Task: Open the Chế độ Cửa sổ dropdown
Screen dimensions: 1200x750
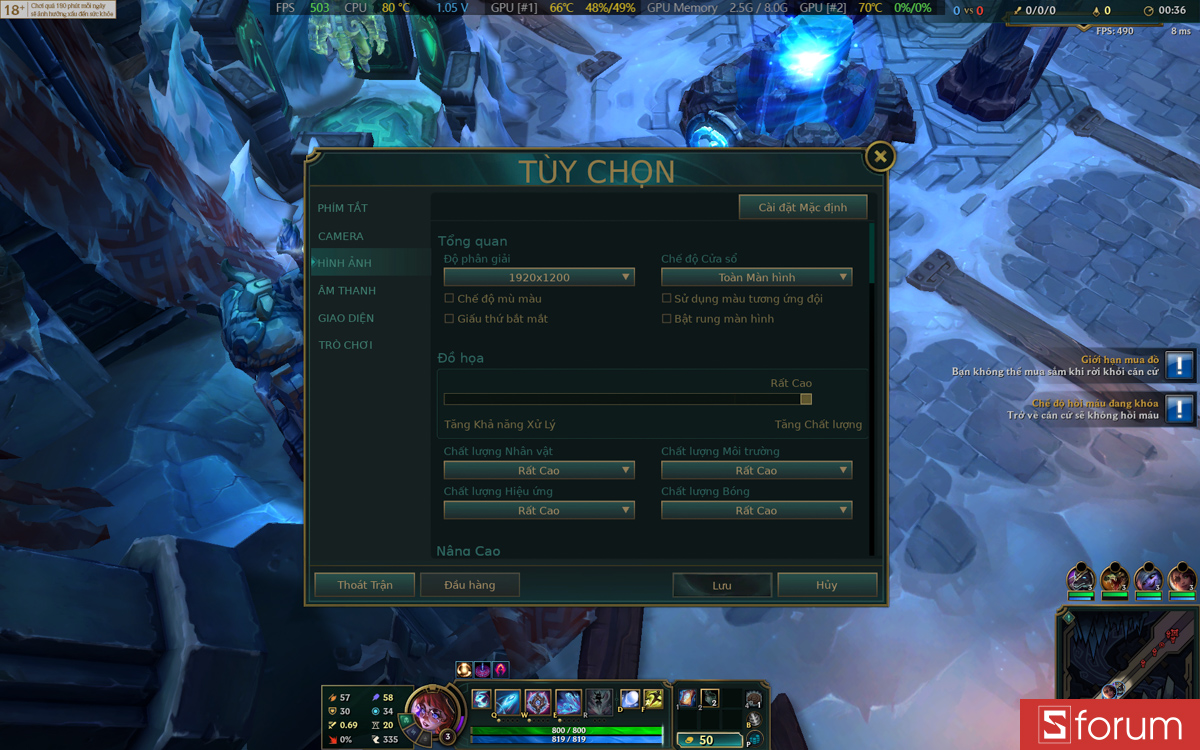Action: pyautogui.click(x=756, y=277)
